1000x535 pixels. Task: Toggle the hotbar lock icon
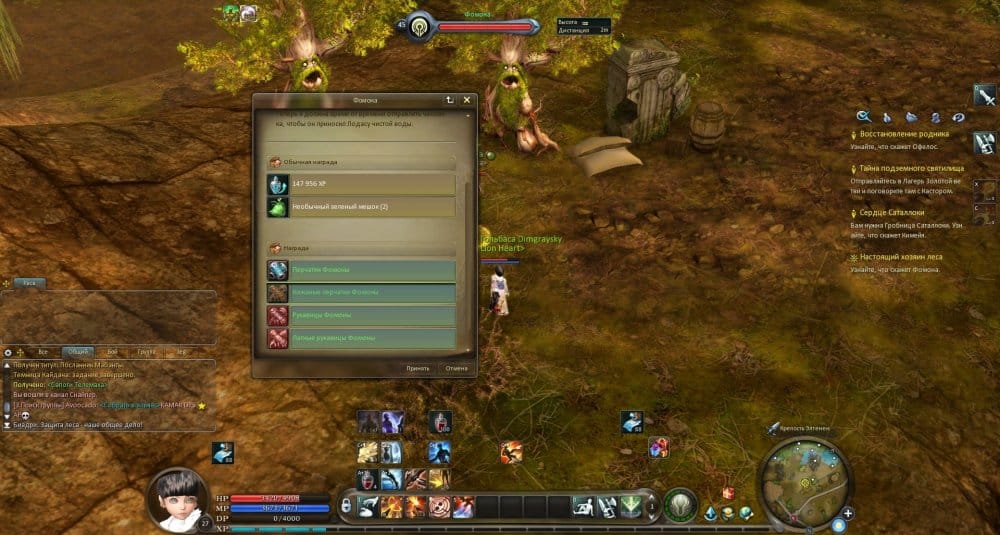pos(347,507)
